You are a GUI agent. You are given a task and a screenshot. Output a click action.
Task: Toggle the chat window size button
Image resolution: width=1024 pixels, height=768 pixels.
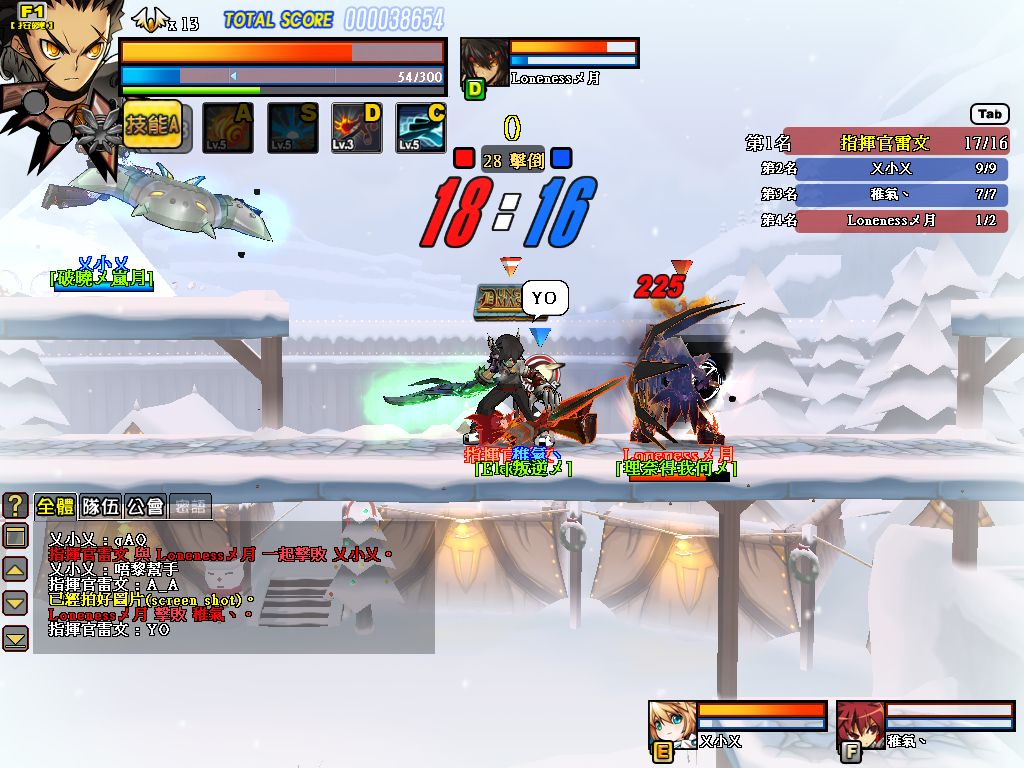(x=15, y=536)
